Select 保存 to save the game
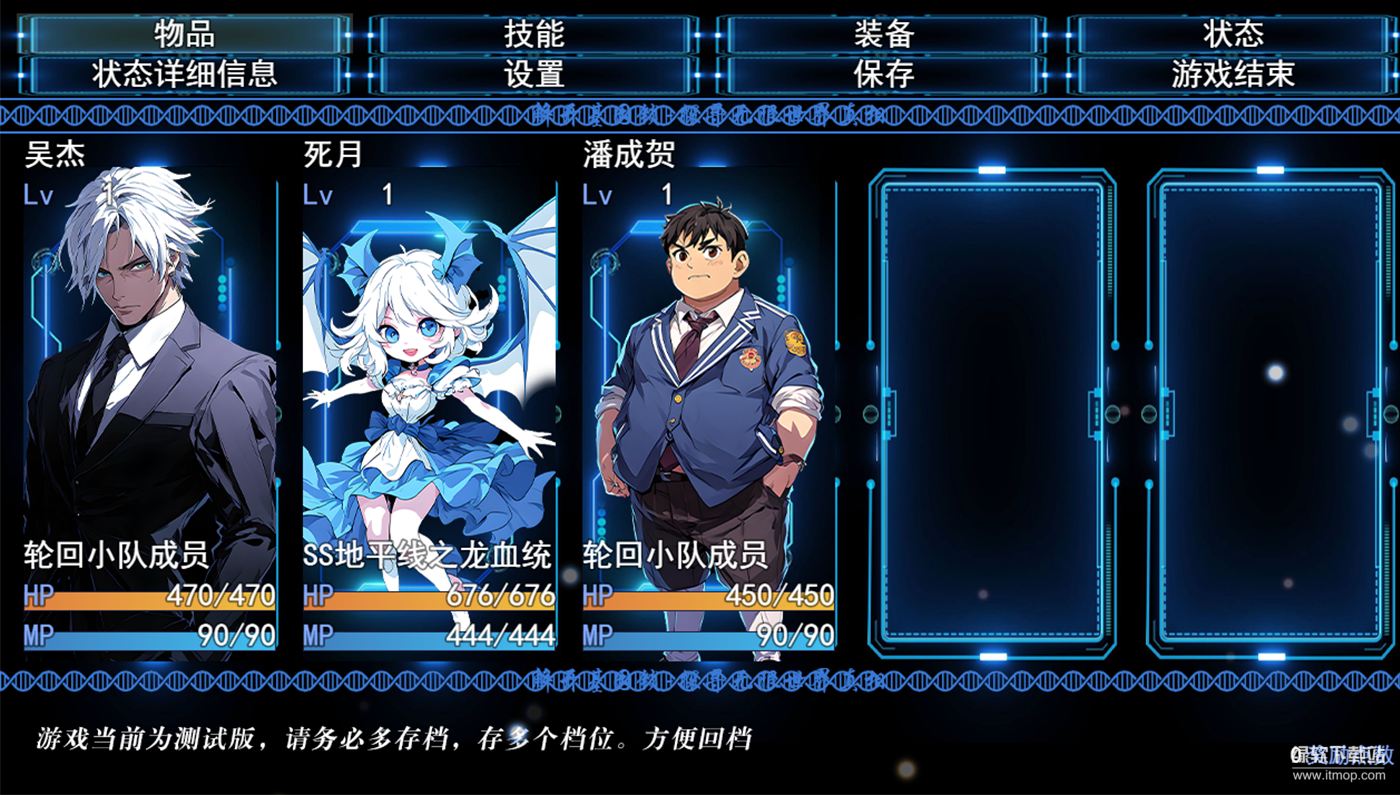Viewport: 1400px width, 795px height. (883, 74)
